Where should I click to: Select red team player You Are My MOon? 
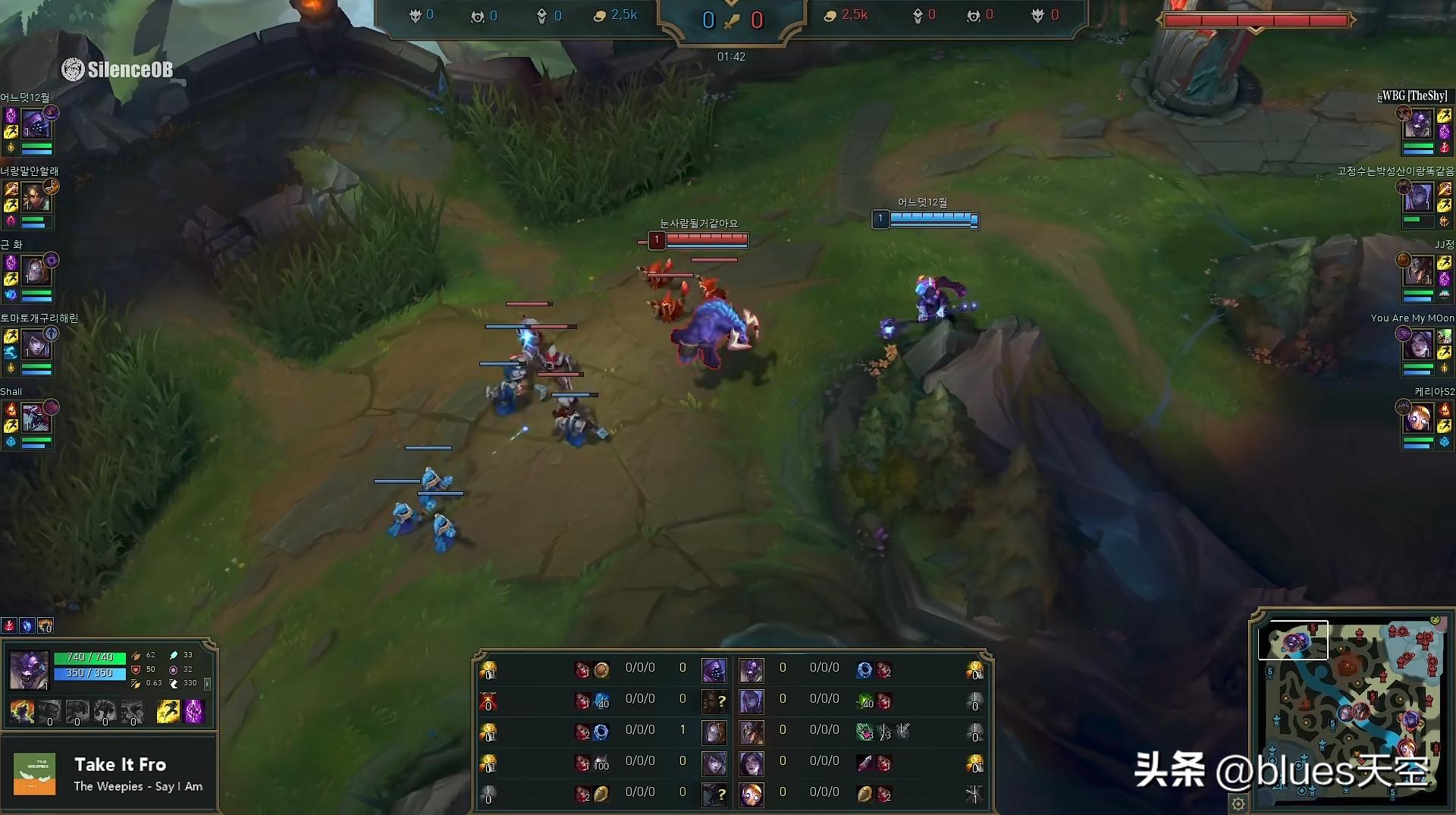[x=1418, y=346]
